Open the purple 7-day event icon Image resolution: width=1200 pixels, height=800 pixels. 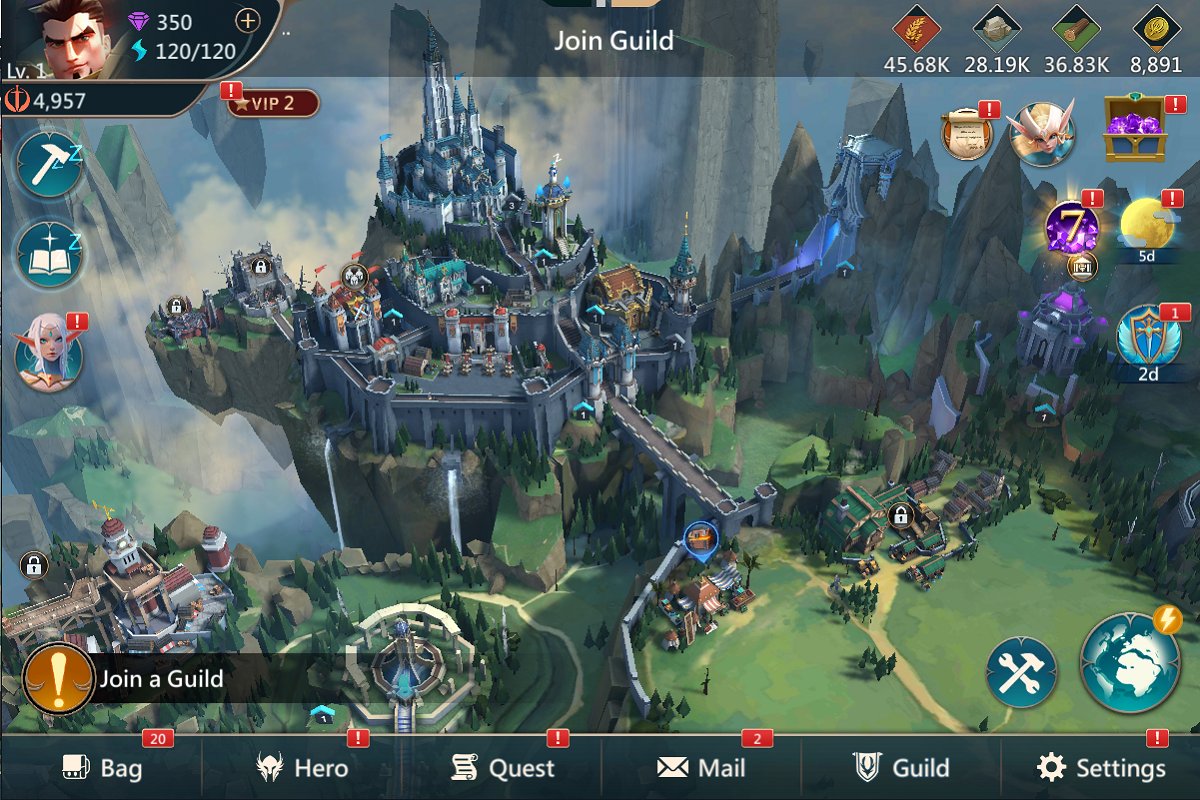pyautogui.click(x=1072, y=227)
